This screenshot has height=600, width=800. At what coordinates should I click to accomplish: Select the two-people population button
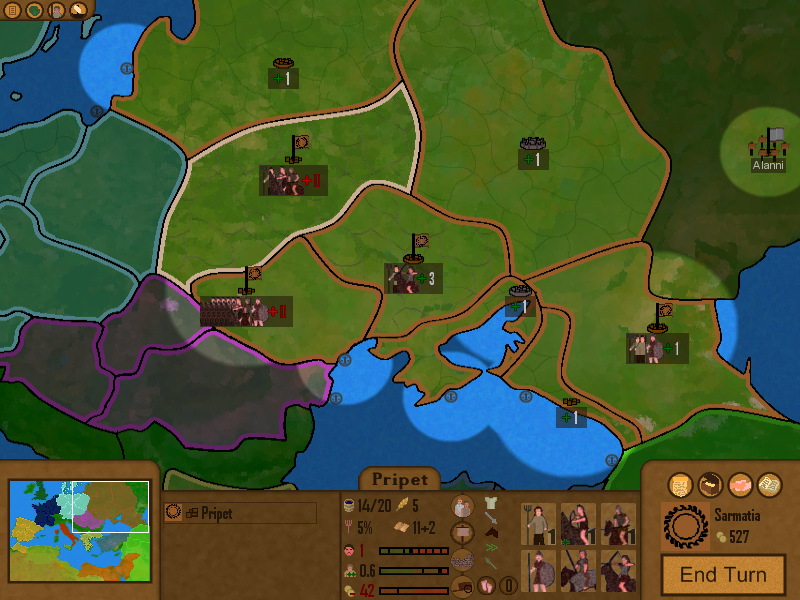coord(462,507)
